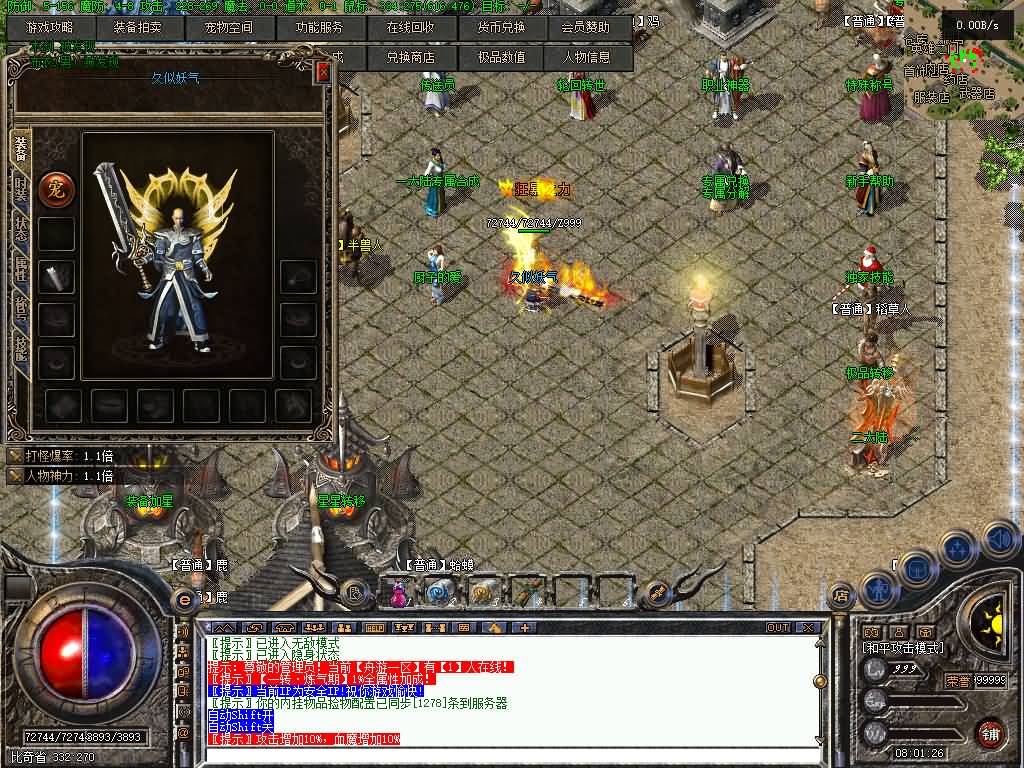
Task: Click the round red 宠 pet button
Action: 56,189
